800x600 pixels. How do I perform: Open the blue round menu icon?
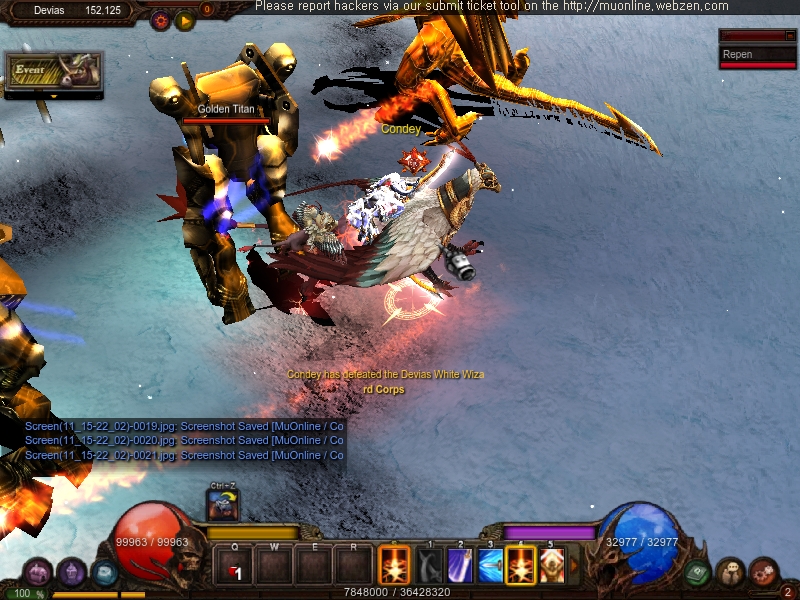coord(104,572)
